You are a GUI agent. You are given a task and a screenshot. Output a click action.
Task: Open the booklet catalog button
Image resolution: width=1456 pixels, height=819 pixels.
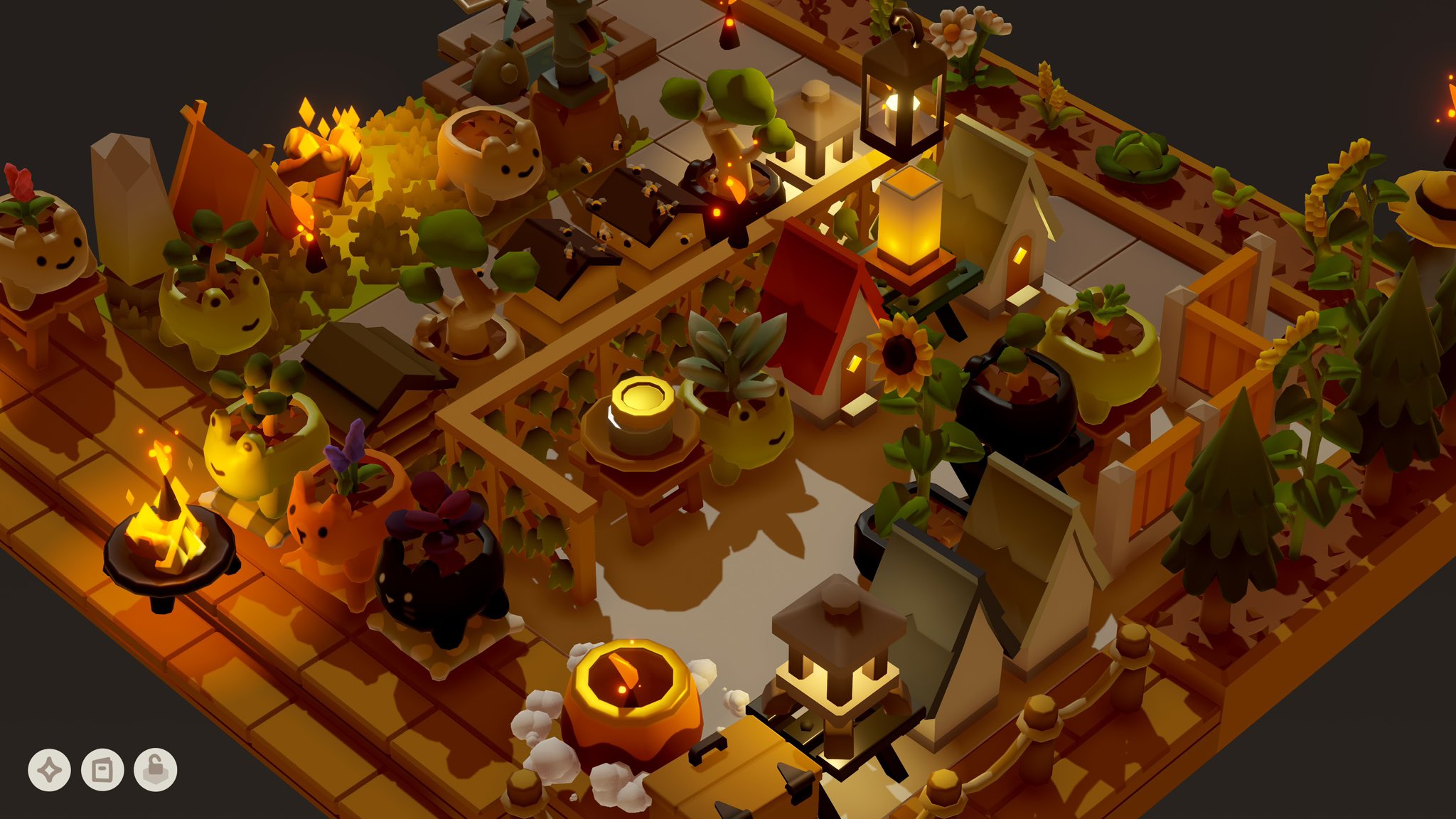pos(102,770)
